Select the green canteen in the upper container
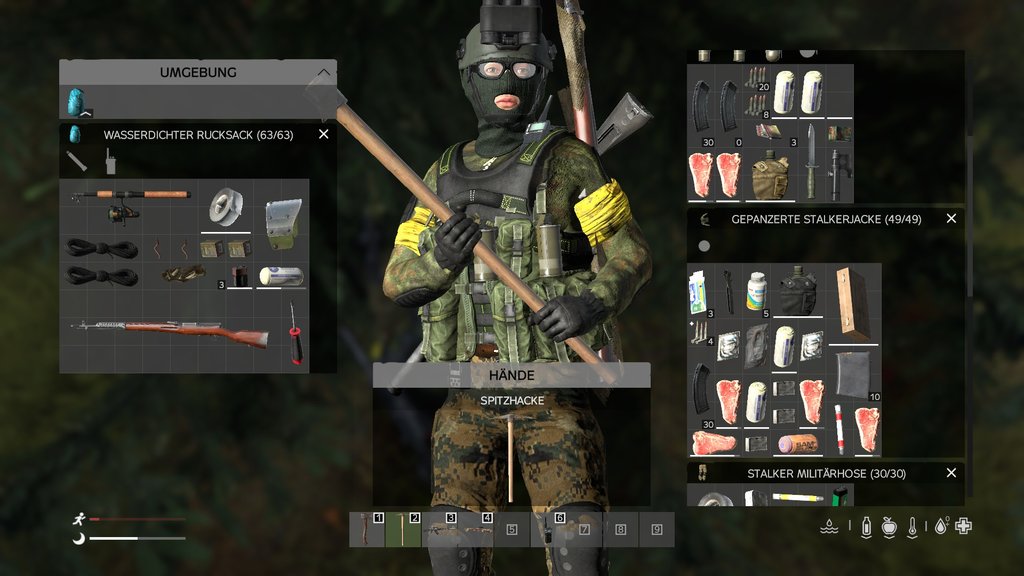This screenshot has width=1024, height=576. [x=770, y=176]
